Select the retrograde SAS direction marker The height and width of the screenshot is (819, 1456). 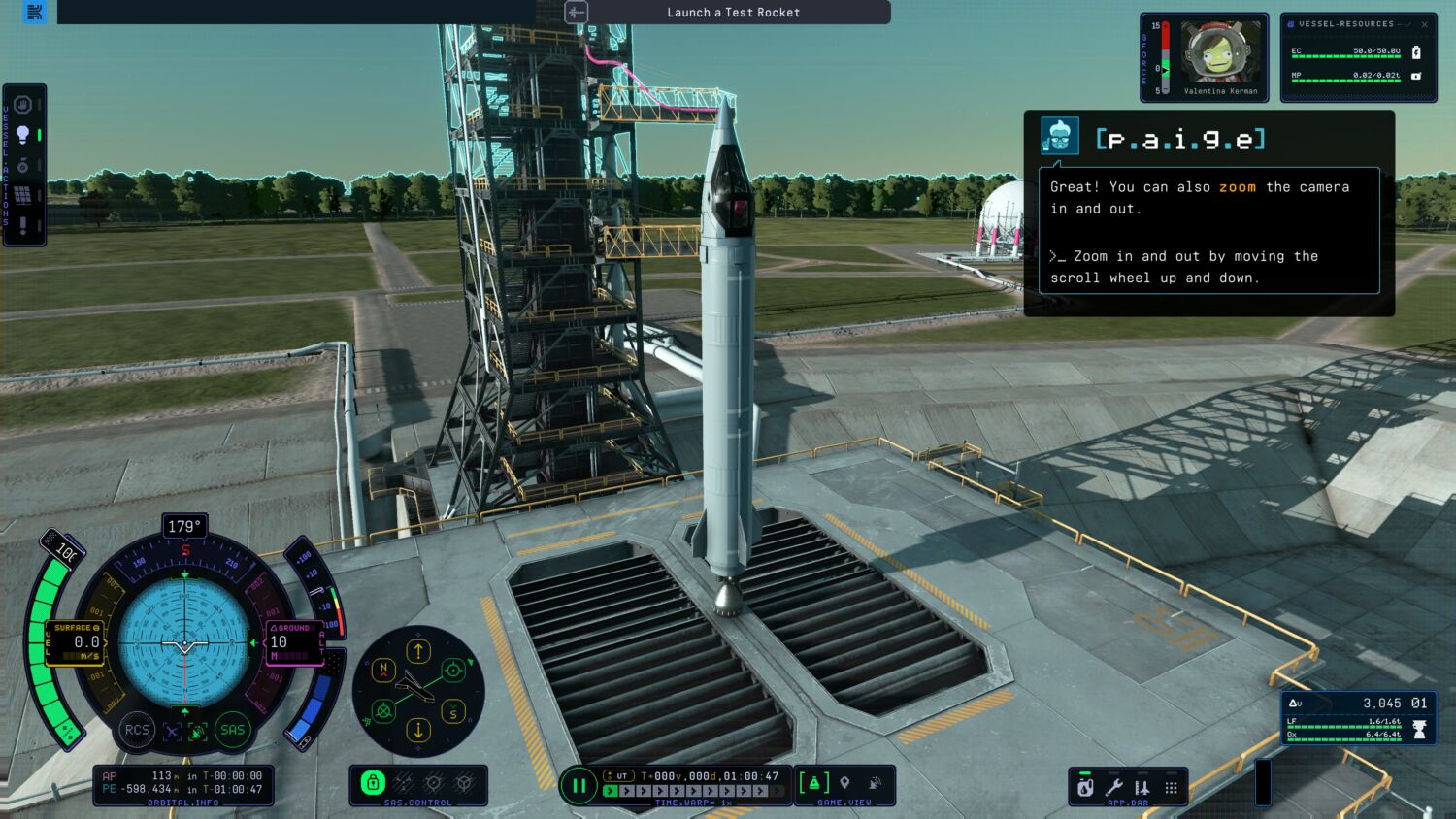coord(383,711)
